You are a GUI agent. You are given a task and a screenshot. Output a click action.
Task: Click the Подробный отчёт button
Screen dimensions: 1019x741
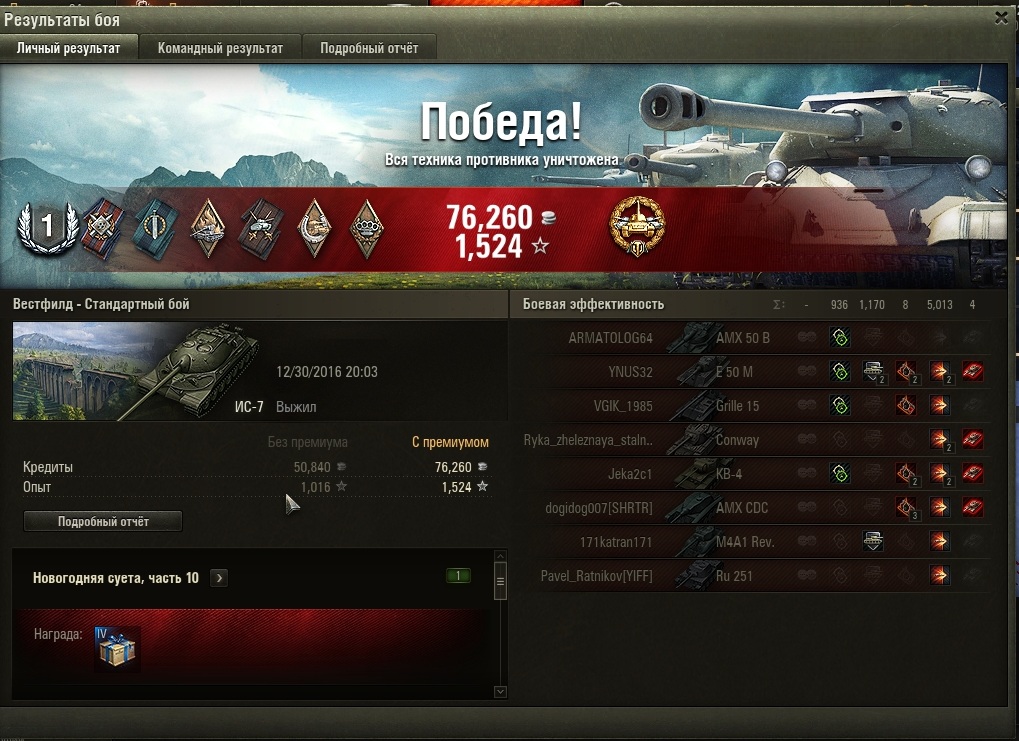(x=103, y=521)
